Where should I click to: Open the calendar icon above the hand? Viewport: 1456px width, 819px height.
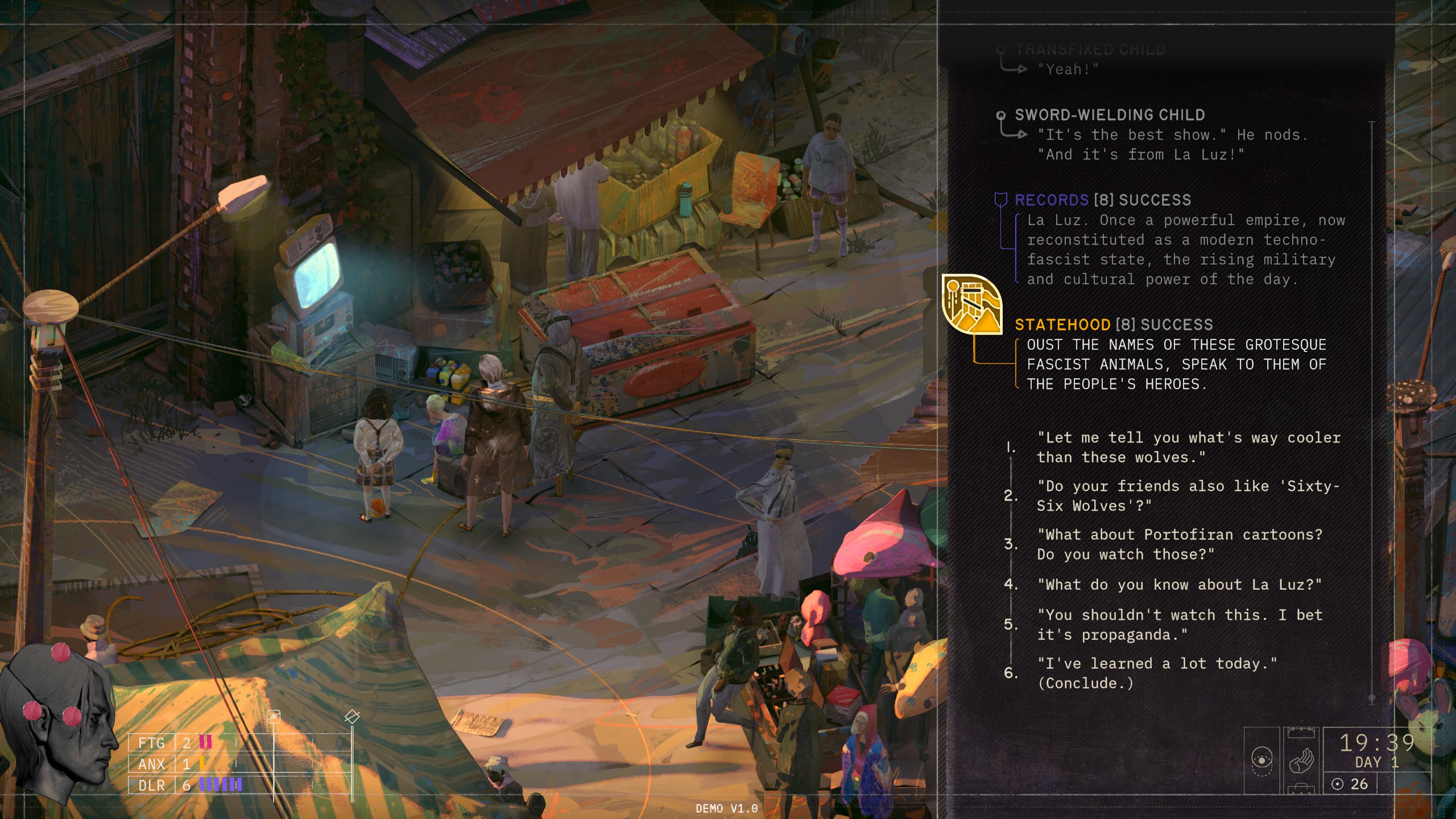tap(1301, 732)
